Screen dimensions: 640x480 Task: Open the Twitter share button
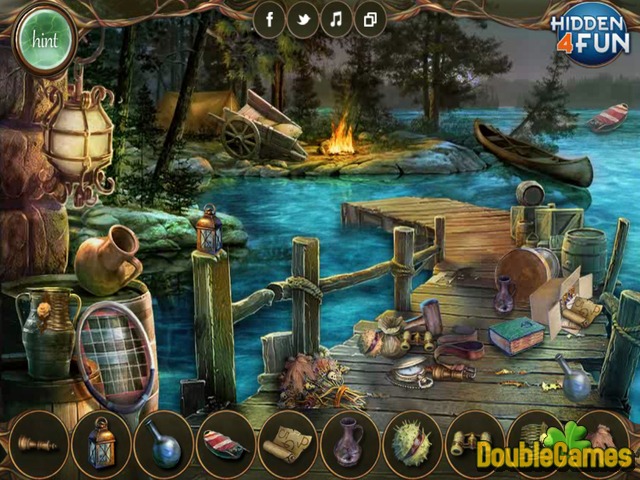(303, 20)
